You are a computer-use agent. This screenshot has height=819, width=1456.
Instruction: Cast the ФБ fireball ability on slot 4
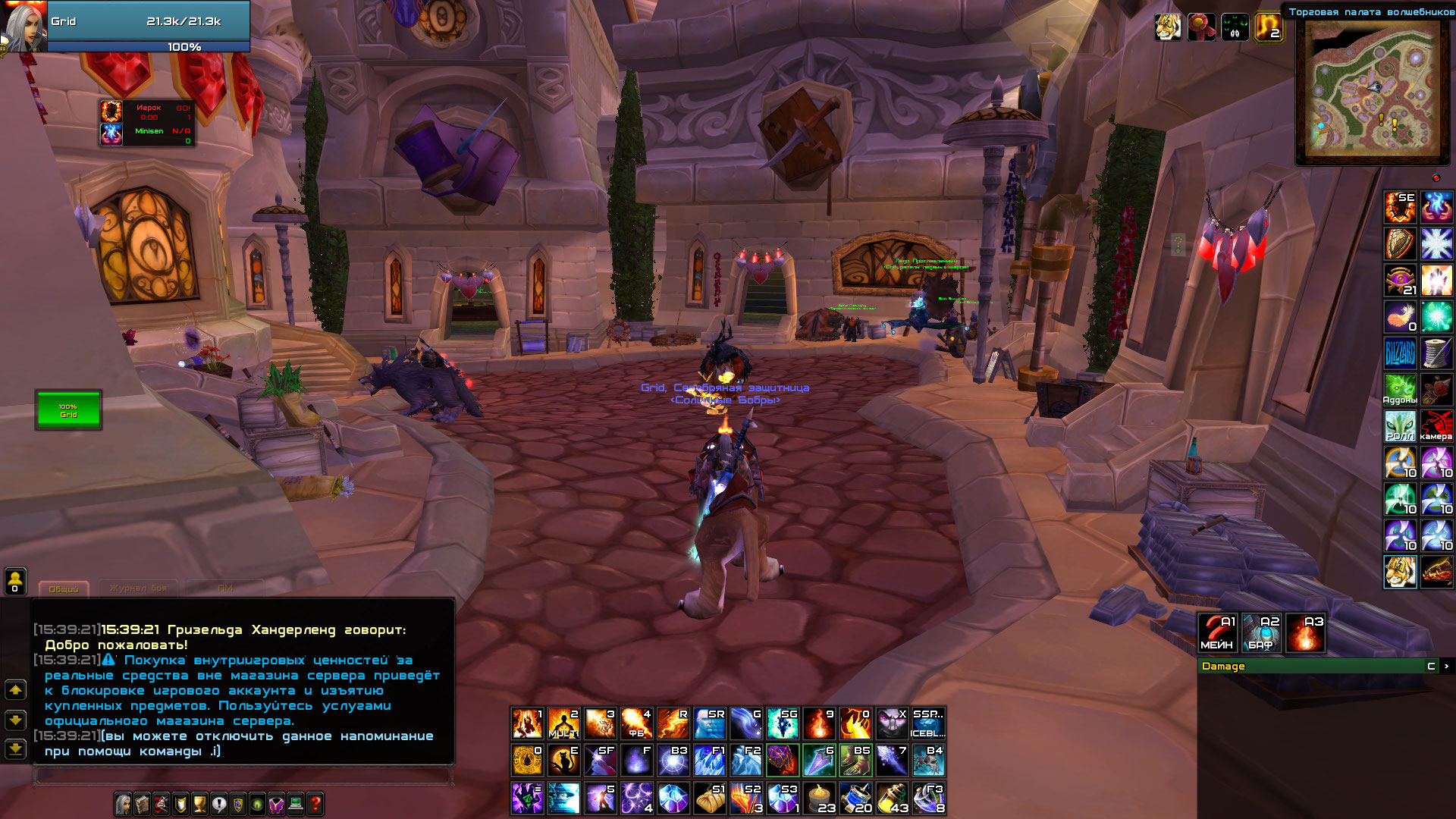pos(639,722)
